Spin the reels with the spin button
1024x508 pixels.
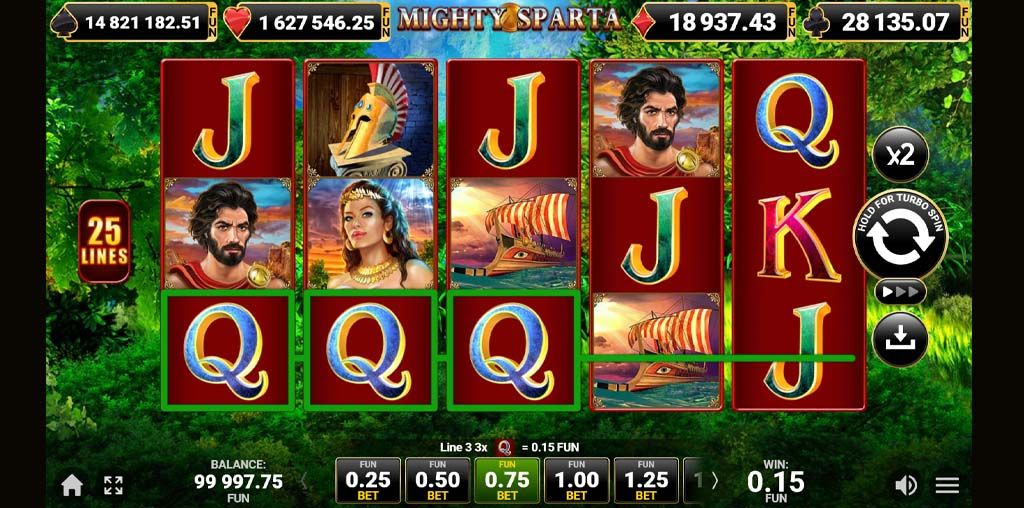(x=900, y=234)
